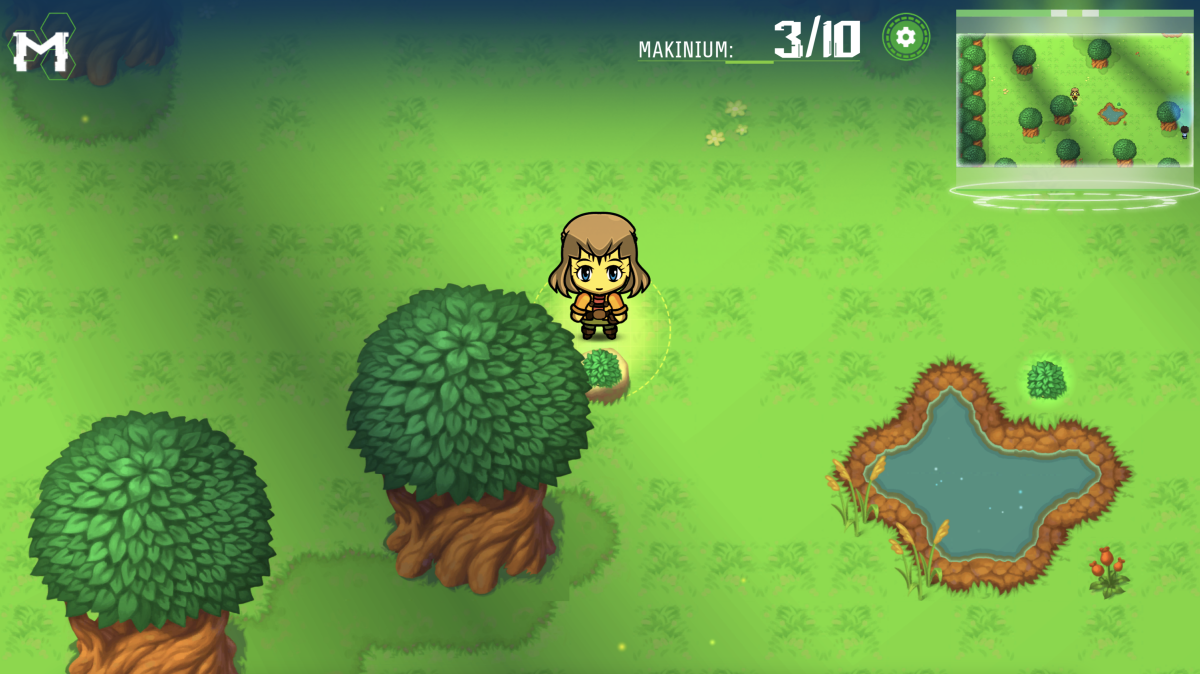The image size is (1200, 674).
Task: Open the settings gear button
Action: tap(905, 37)
